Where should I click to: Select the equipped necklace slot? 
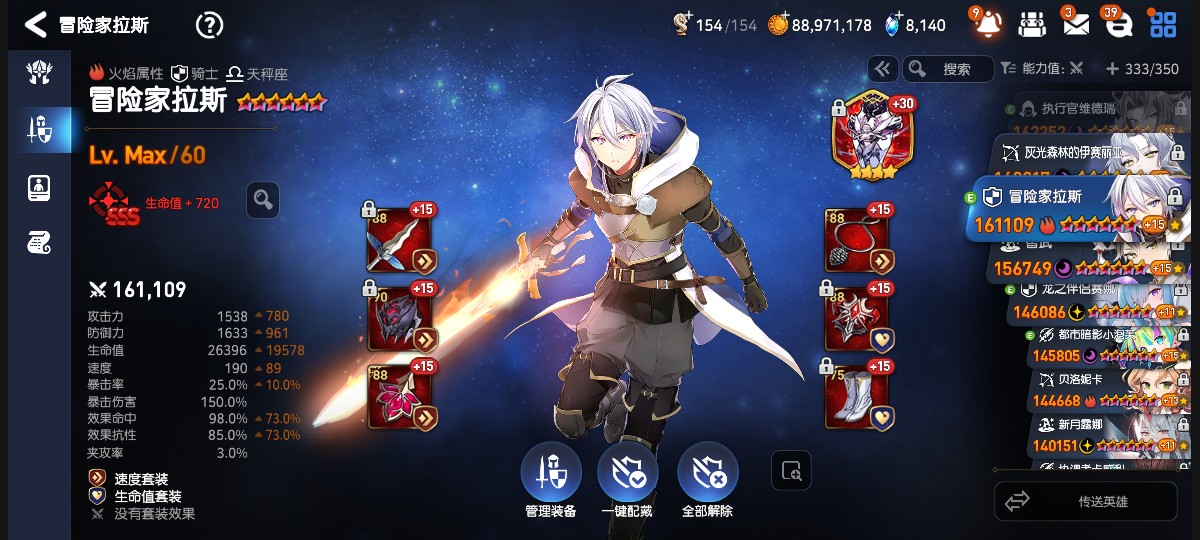858,241
